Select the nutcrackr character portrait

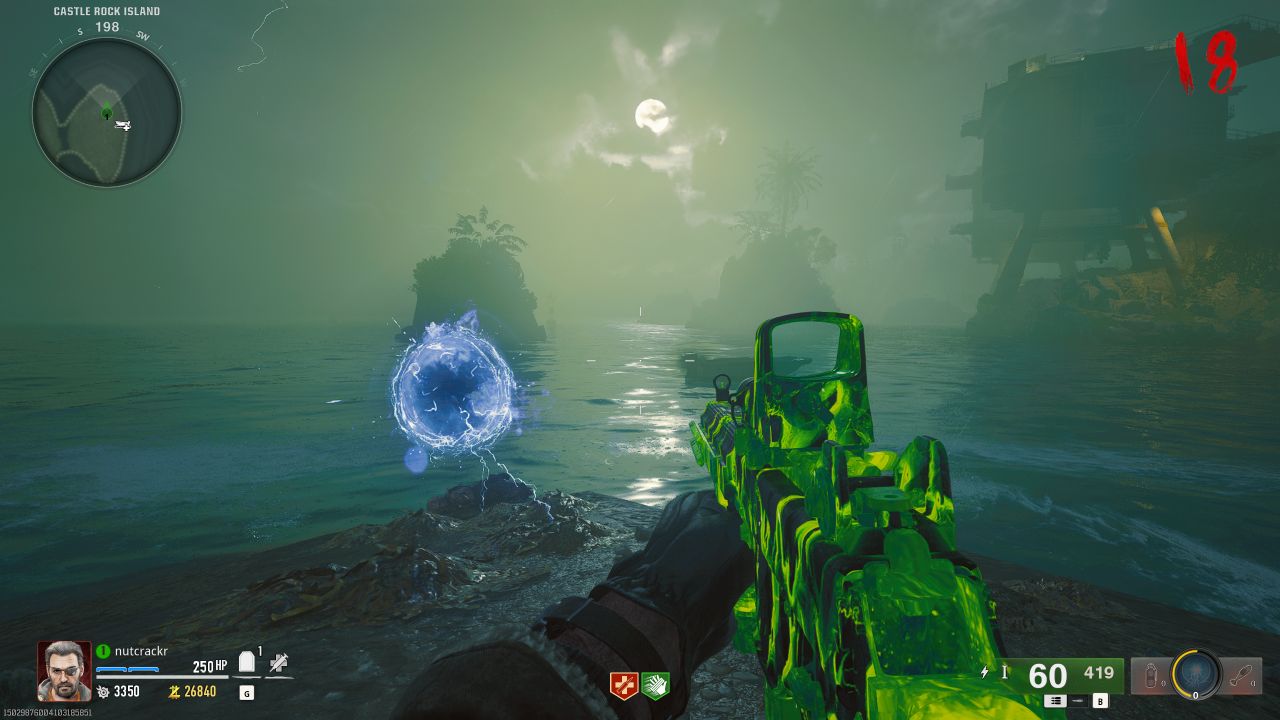click(65, 670)
